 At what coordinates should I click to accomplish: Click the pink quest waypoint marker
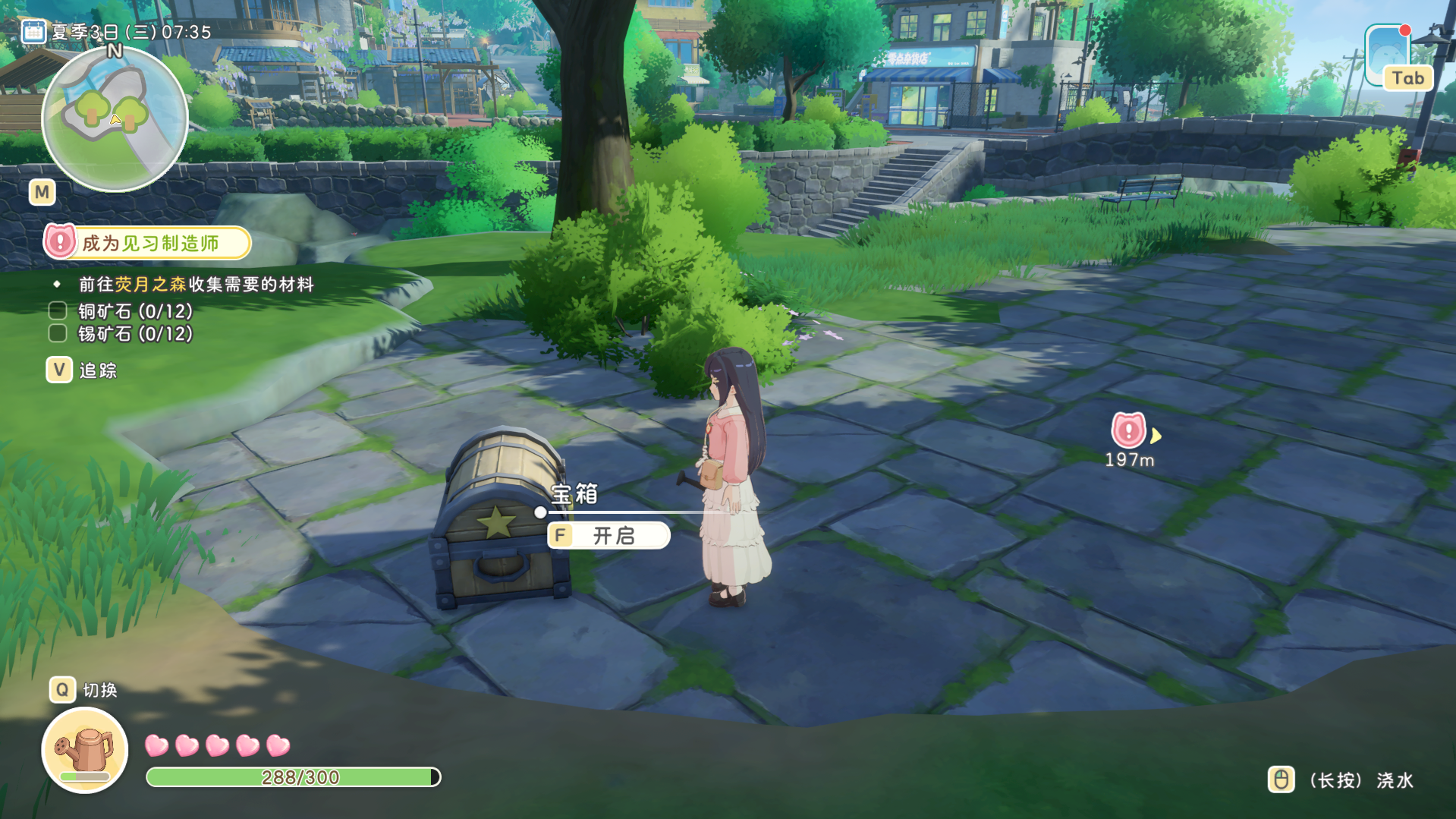click(x=1128, y=430)
